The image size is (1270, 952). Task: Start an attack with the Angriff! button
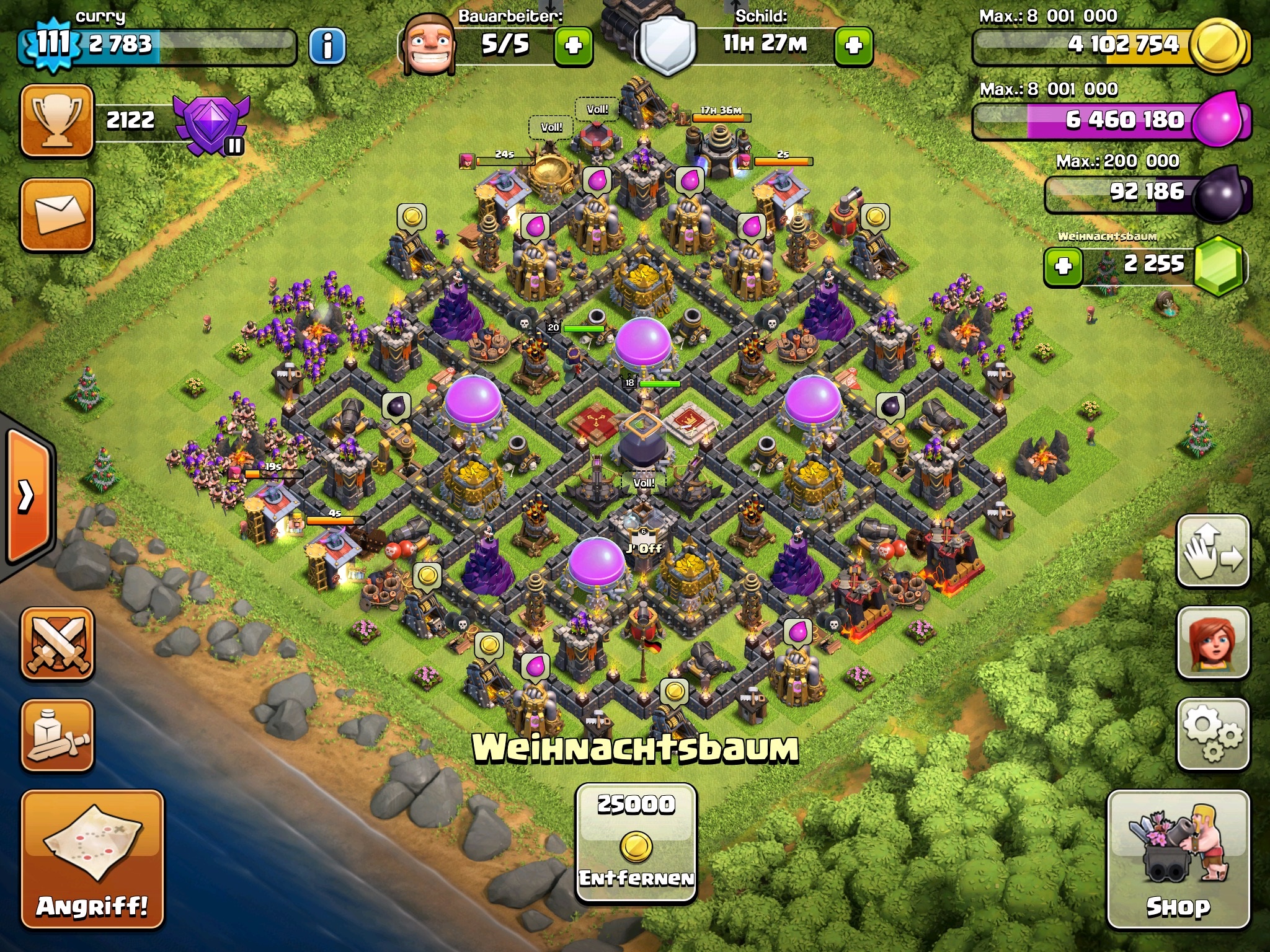tap(92, 858)
